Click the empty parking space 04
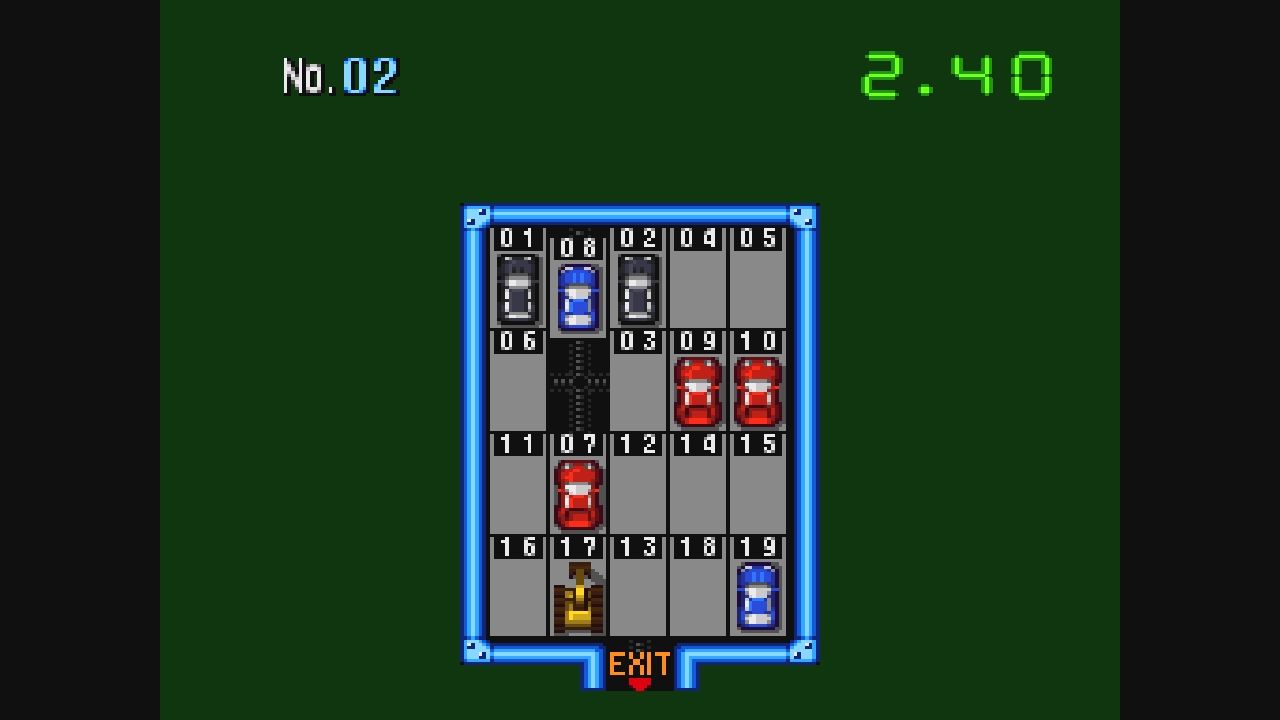This screenshot has height=720, width=1280. (698, 285)
